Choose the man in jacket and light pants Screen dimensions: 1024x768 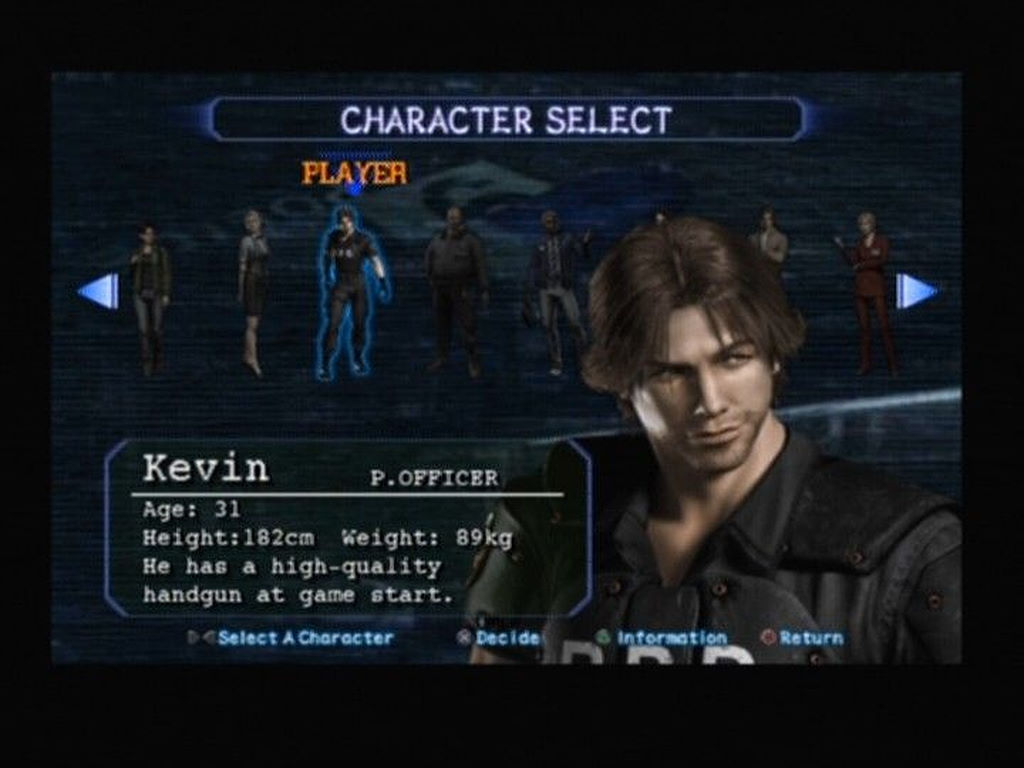coord(554,292)
